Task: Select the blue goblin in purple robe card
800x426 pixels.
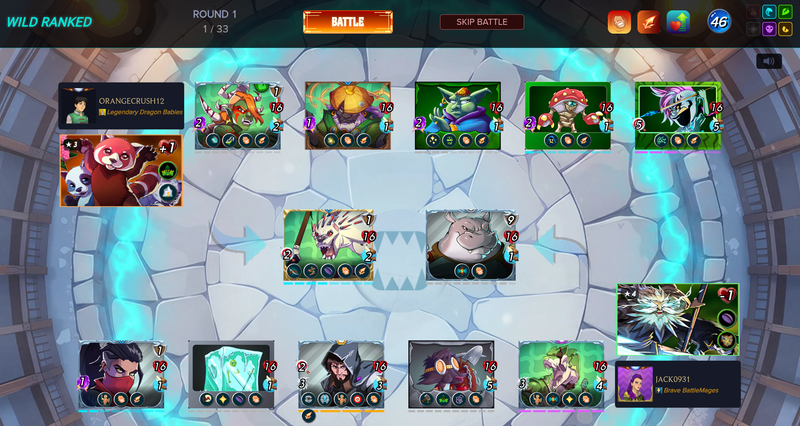Action: pos(457,116)
